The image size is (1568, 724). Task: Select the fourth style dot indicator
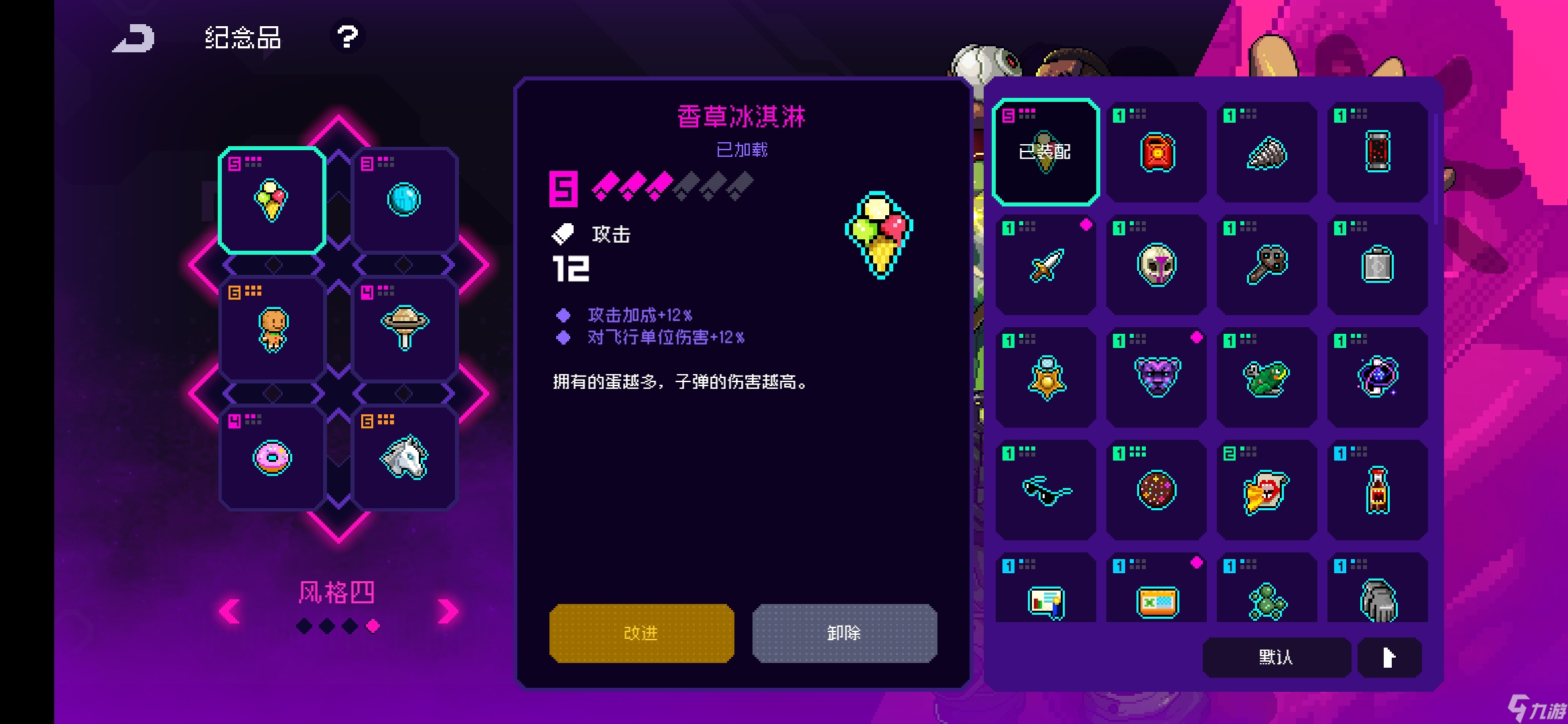[x=373, y=627]
